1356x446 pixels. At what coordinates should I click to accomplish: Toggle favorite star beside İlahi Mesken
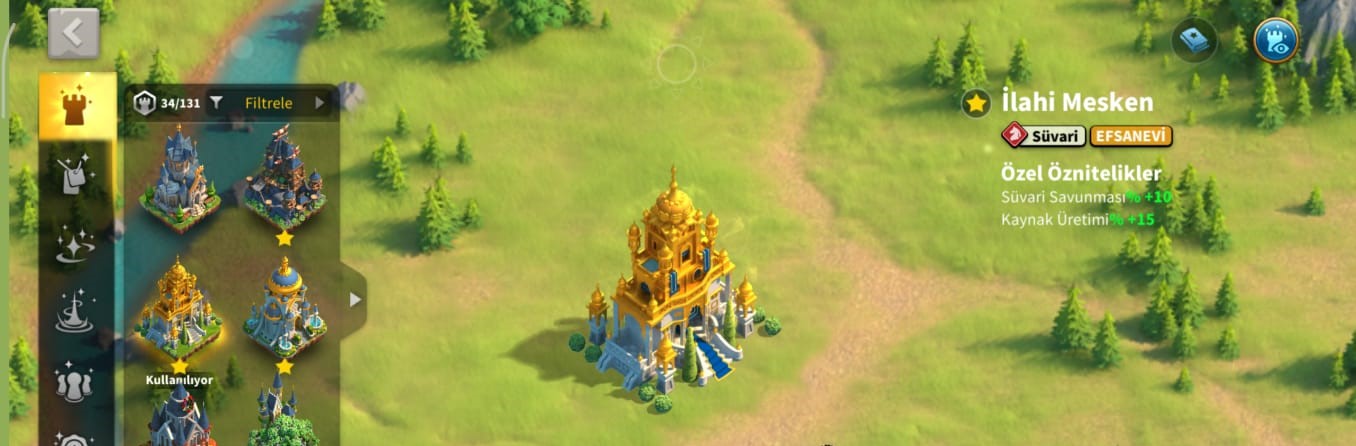click(x=976, y=102)
